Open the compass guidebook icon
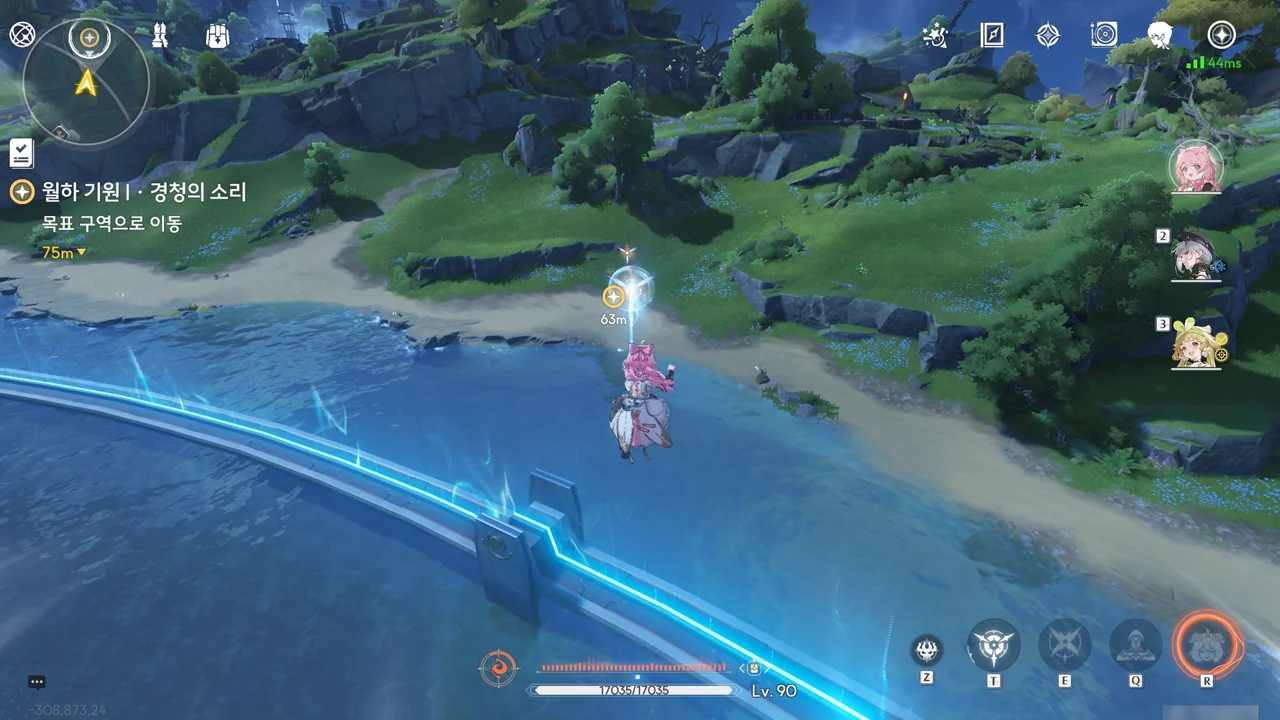Screen dimensions: 1280x720 [991, 35]
